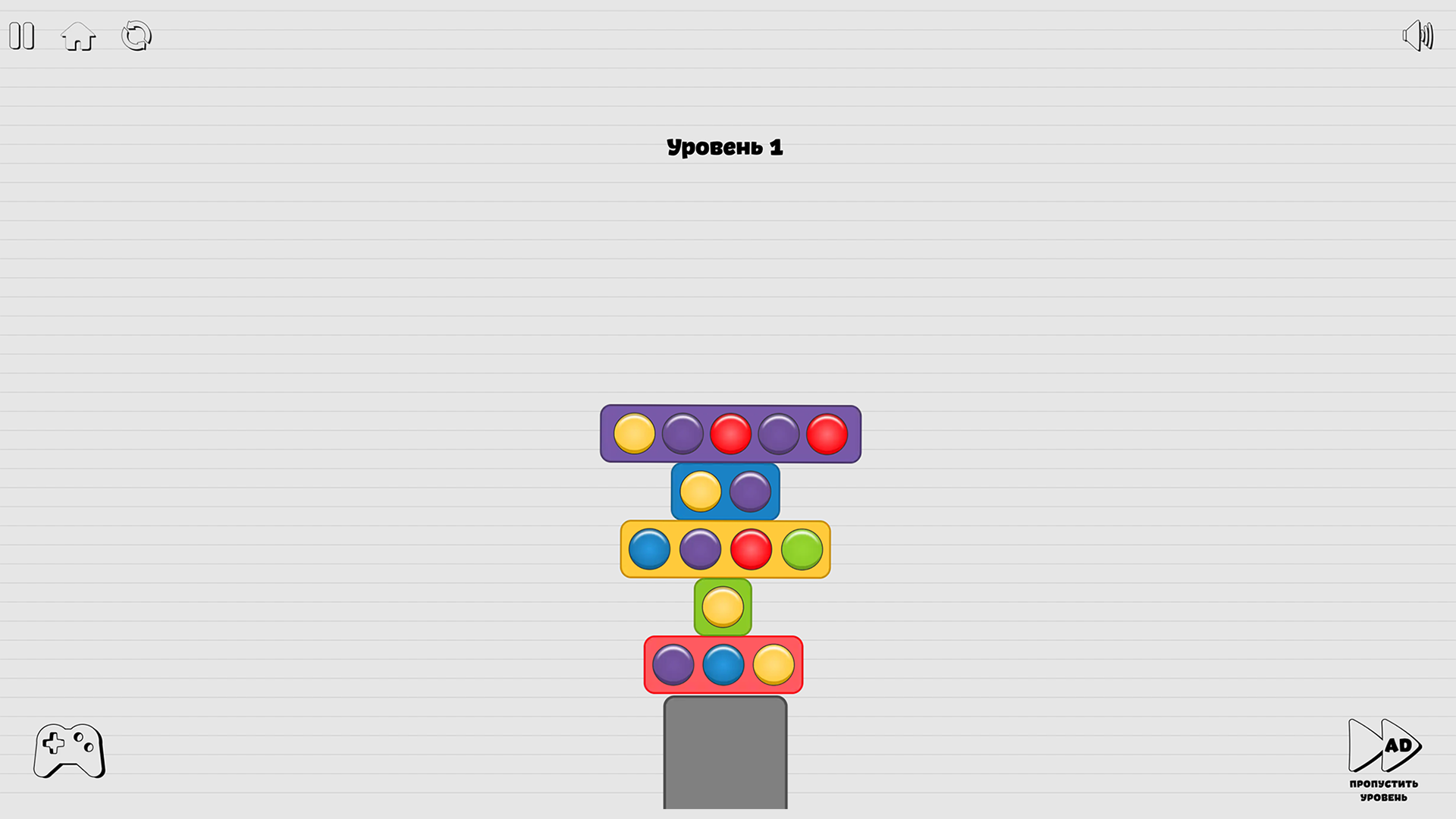Viewport: 1456px width, 819px height.
Task: Select the speaker volume icon
Action: tap(1417, 34)
